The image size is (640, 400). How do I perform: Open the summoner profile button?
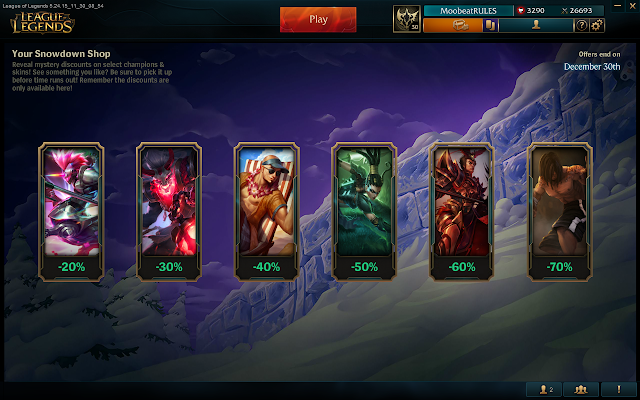click(x=536, y=25)
